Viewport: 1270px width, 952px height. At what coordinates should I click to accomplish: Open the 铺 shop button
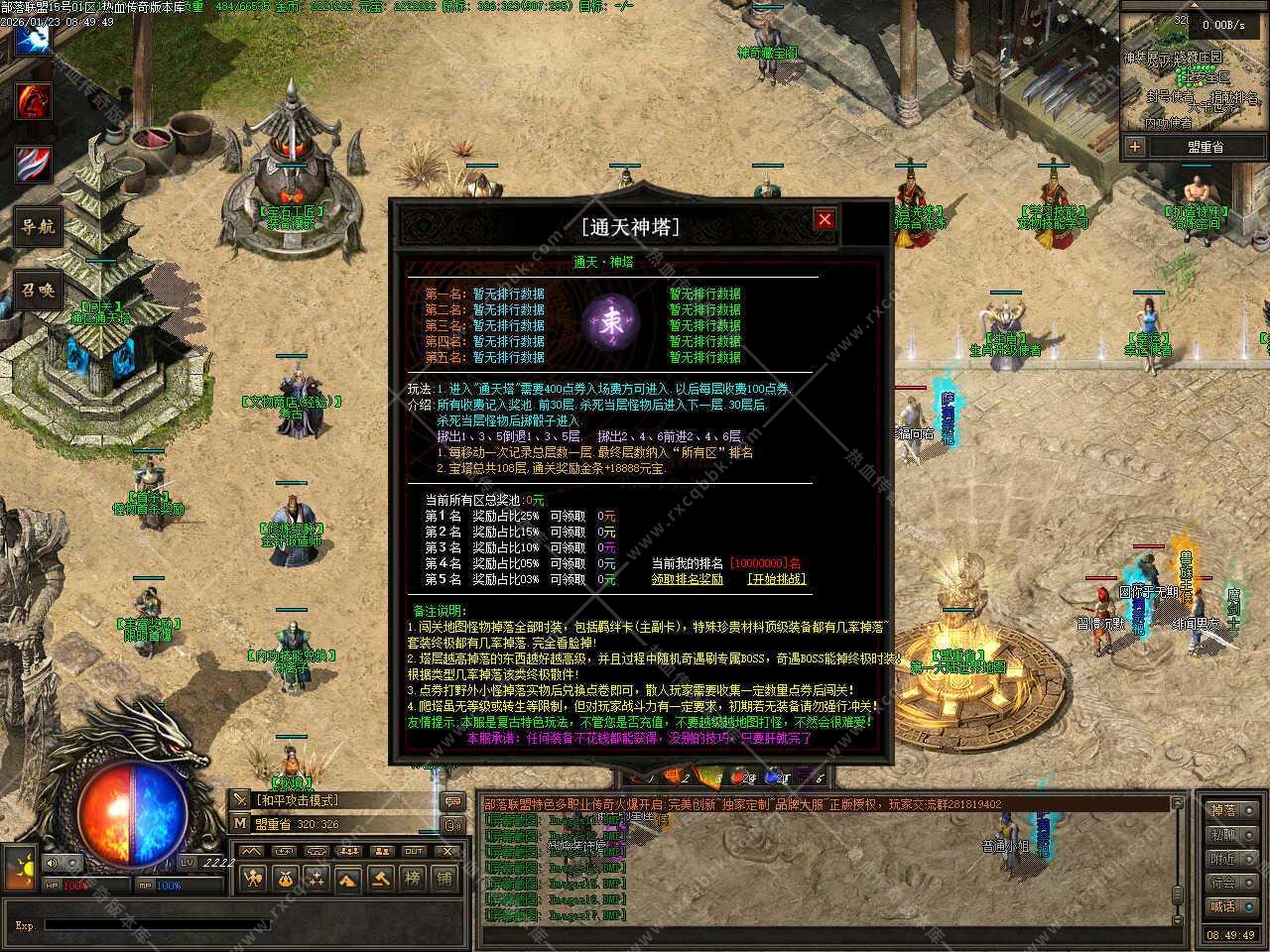(x=444, y=878)
